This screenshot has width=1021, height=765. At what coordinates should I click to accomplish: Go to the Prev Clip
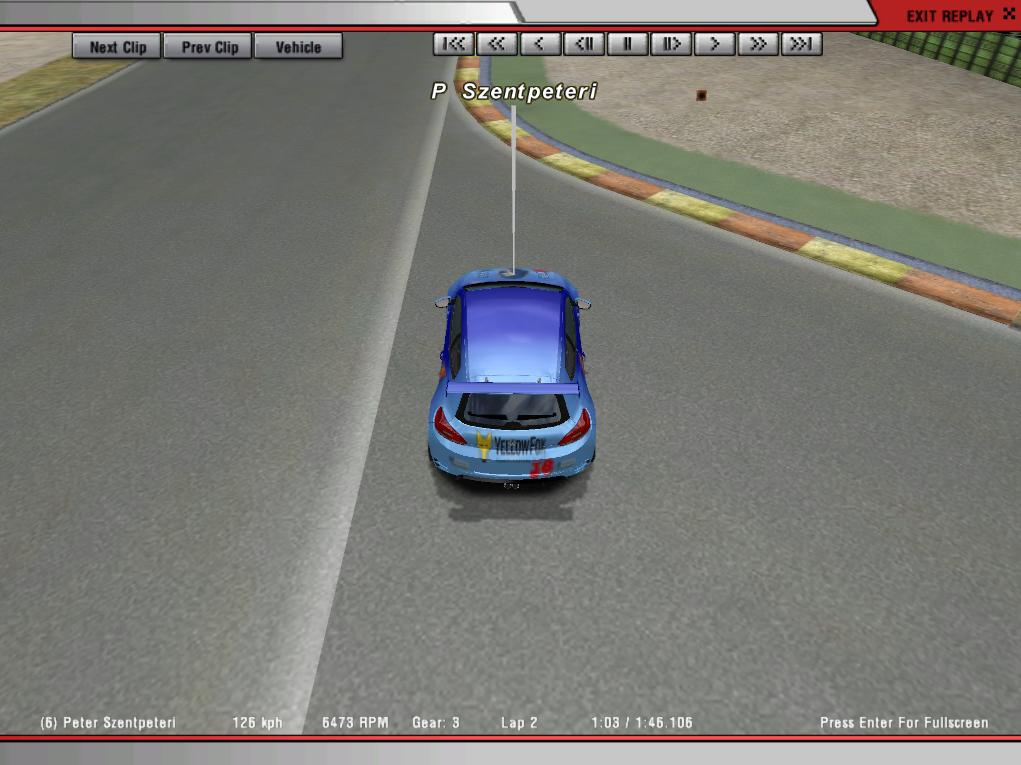[x=209, y=47]
